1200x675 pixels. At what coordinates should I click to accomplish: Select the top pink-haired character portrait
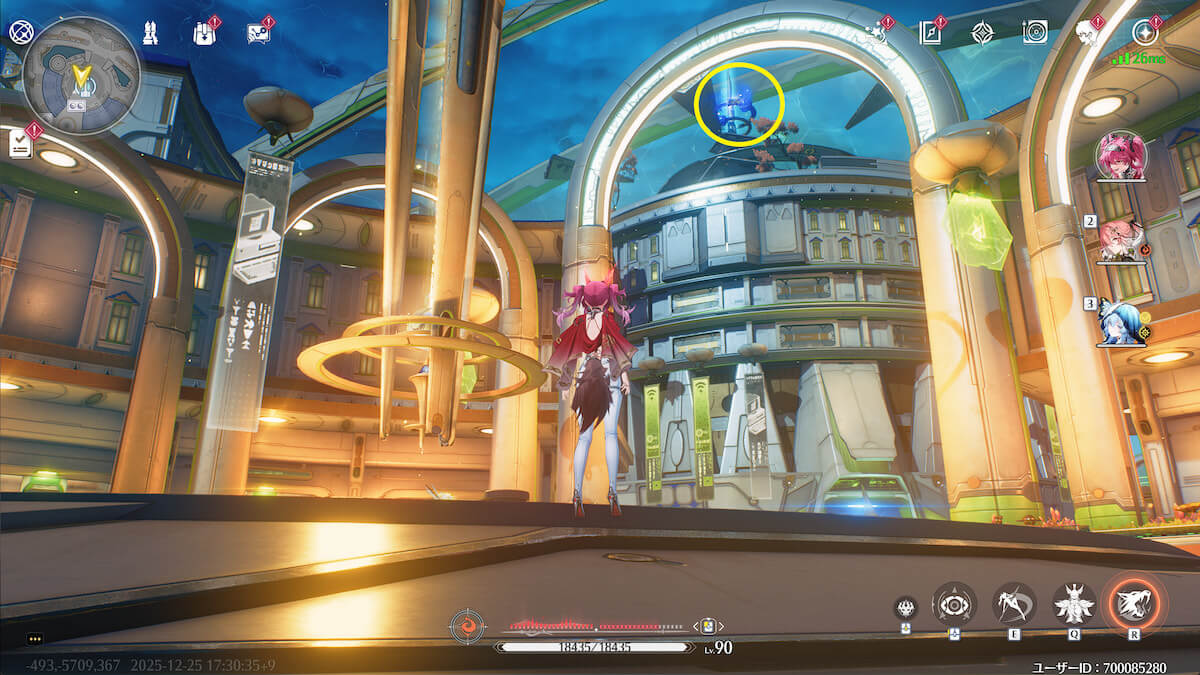1121,155
